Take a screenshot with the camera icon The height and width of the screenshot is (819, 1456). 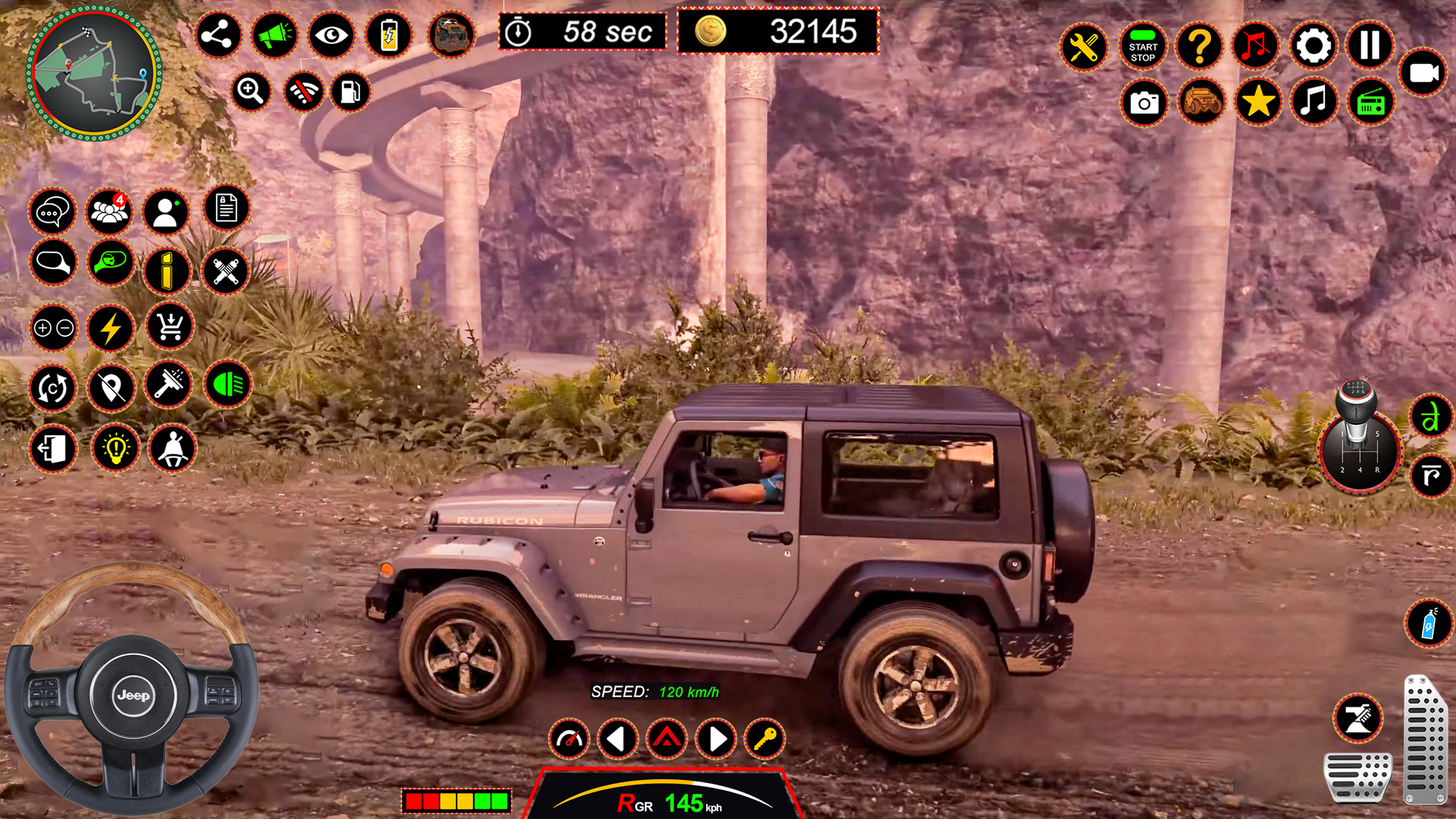(x=1144, y=102)
